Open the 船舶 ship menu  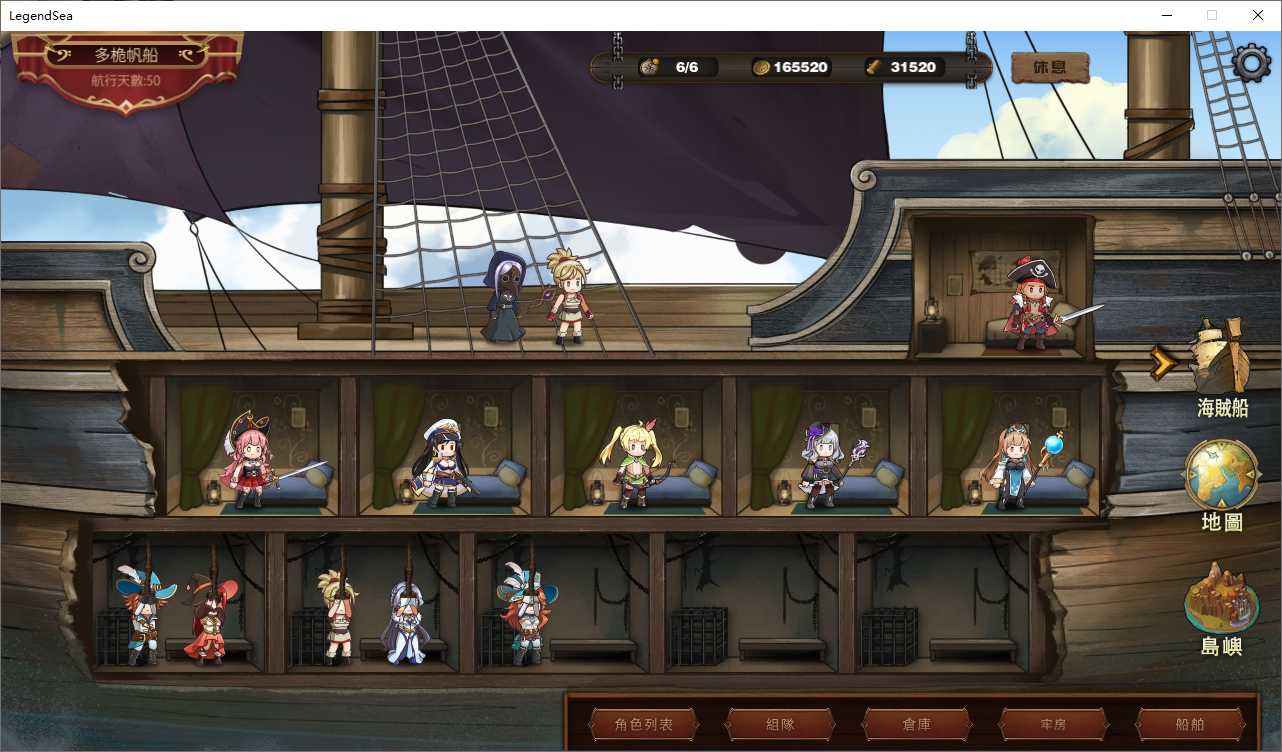point(1190,724)
